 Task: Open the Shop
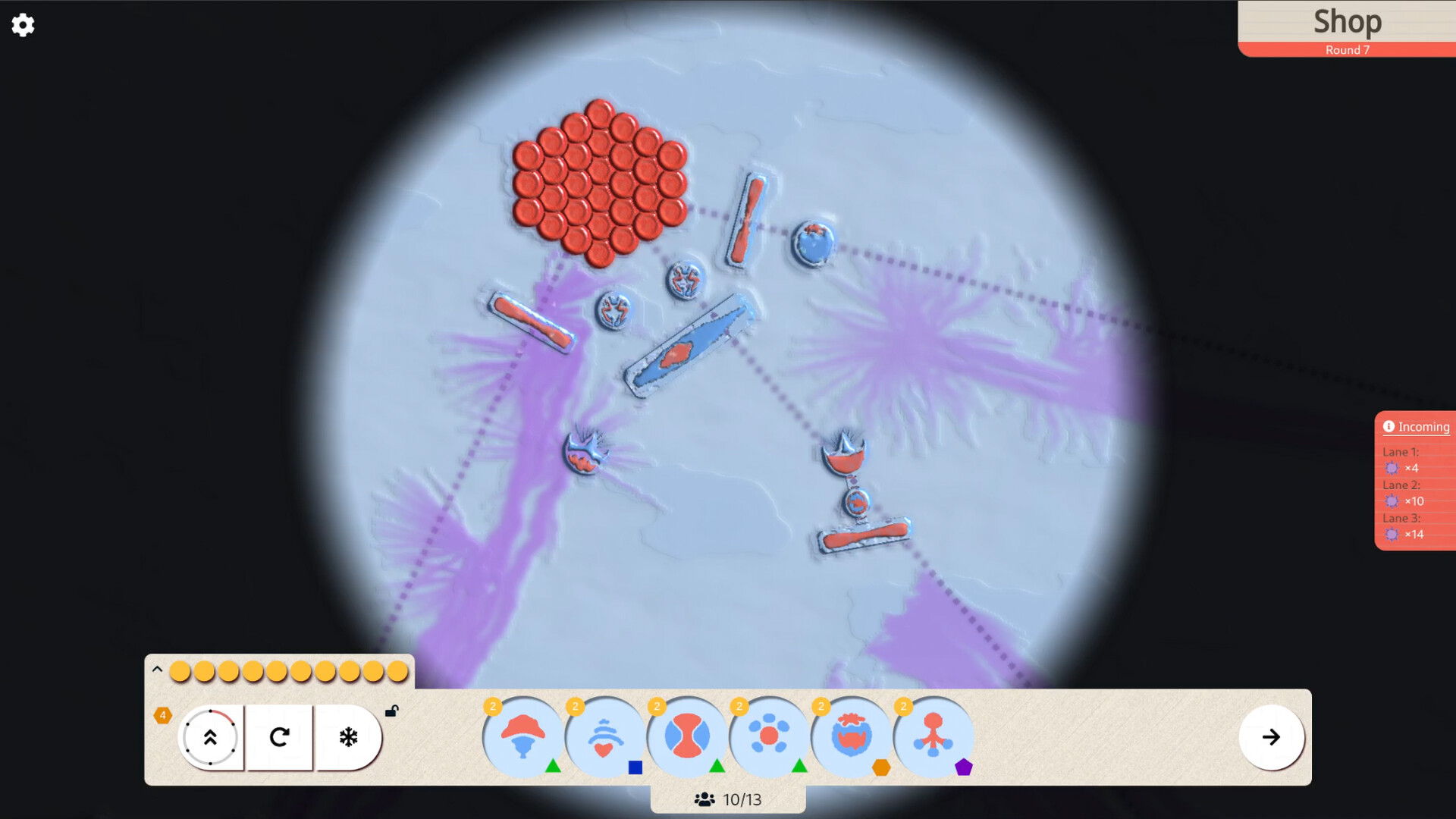tap(1348, 22)
